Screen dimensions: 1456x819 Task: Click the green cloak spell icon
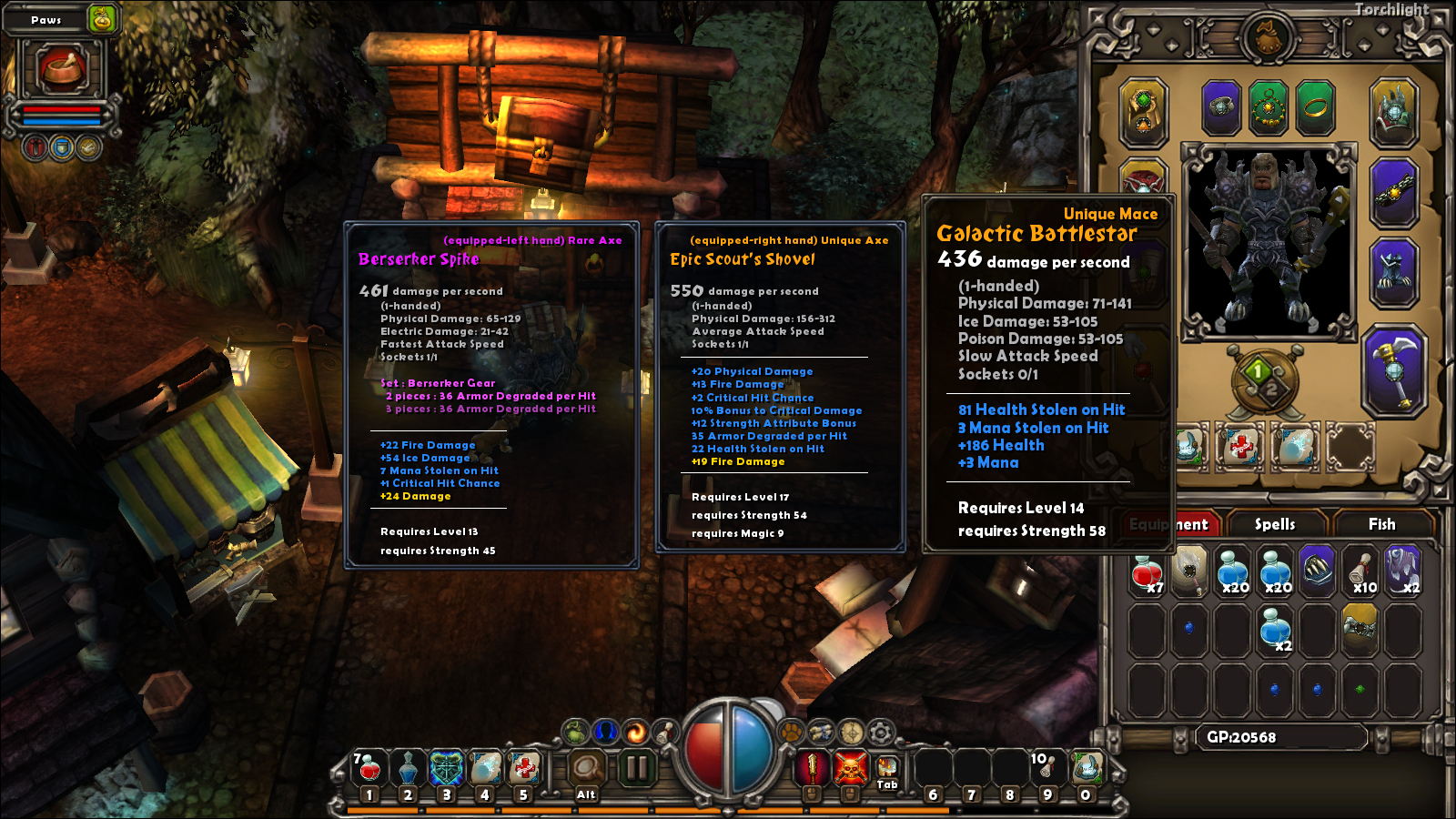tap(574, 733)
